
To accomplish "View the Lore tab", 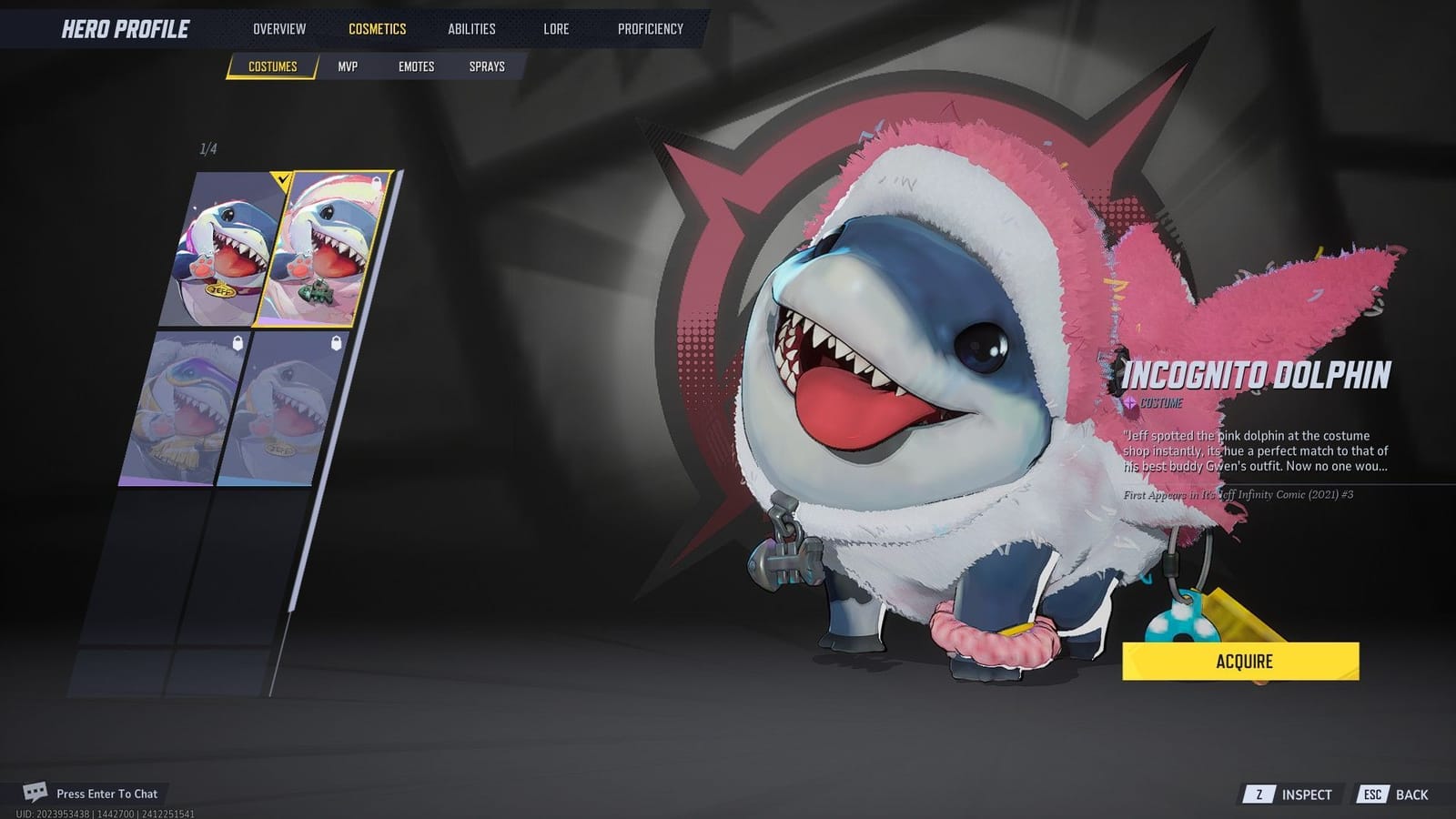I will pyautogui.click(x=556, y=28).
